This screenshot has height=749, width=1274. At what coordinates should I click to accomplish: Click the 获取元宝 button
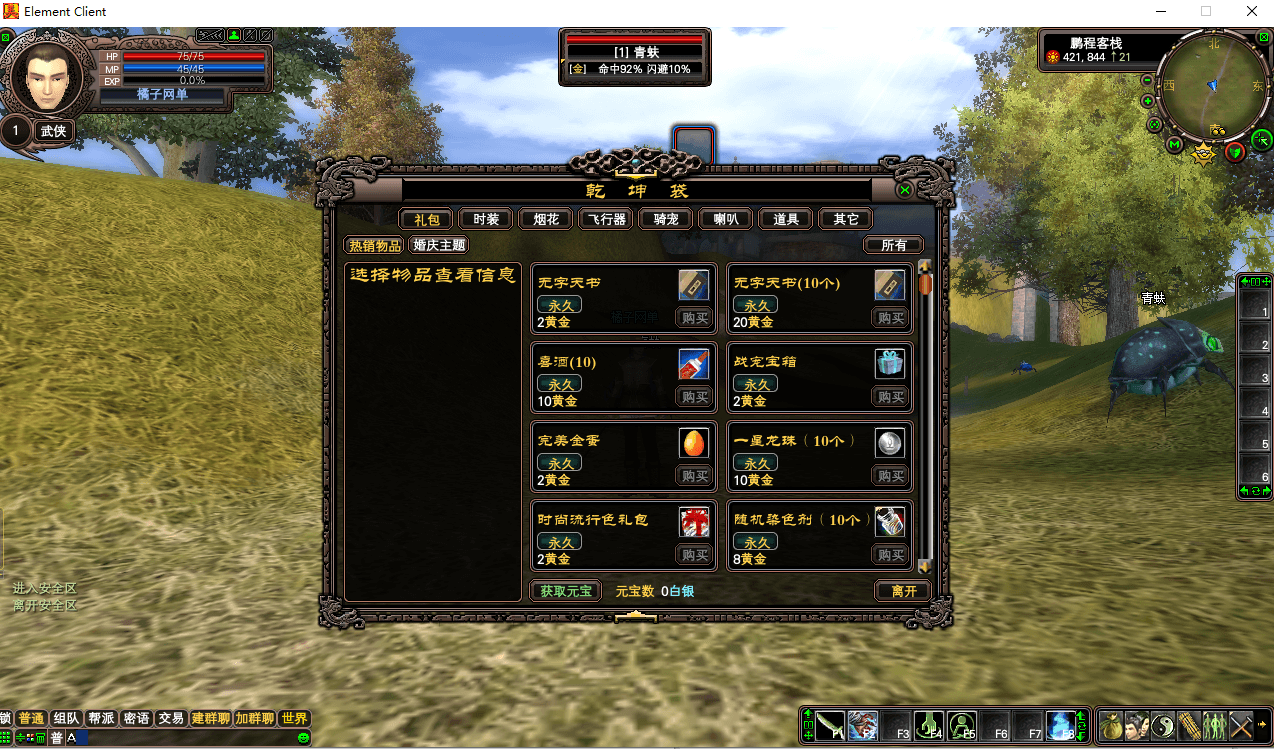566,591
